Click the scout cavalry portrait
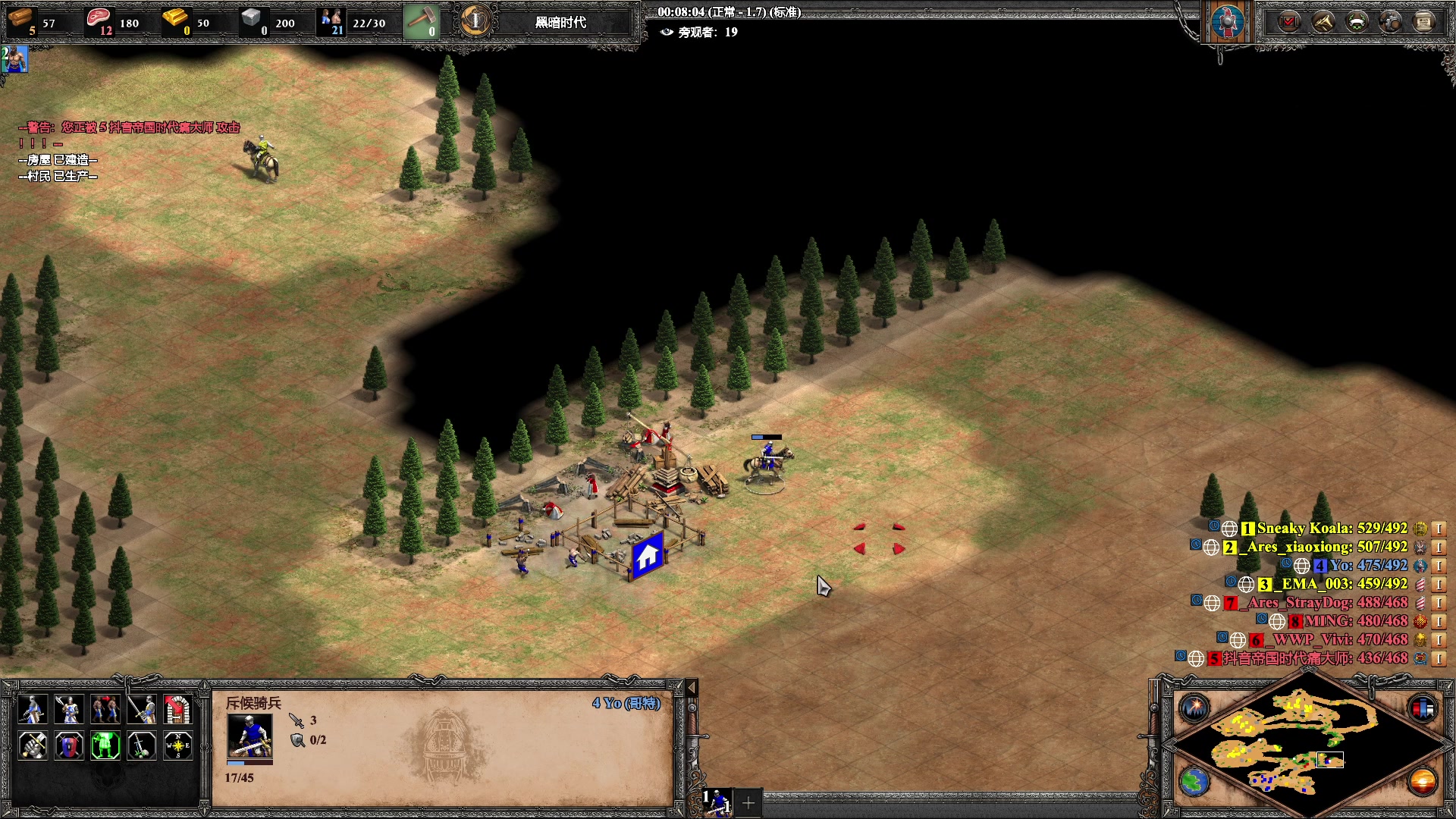Viewport: 1456px width, 819px height. click(249, 736)
